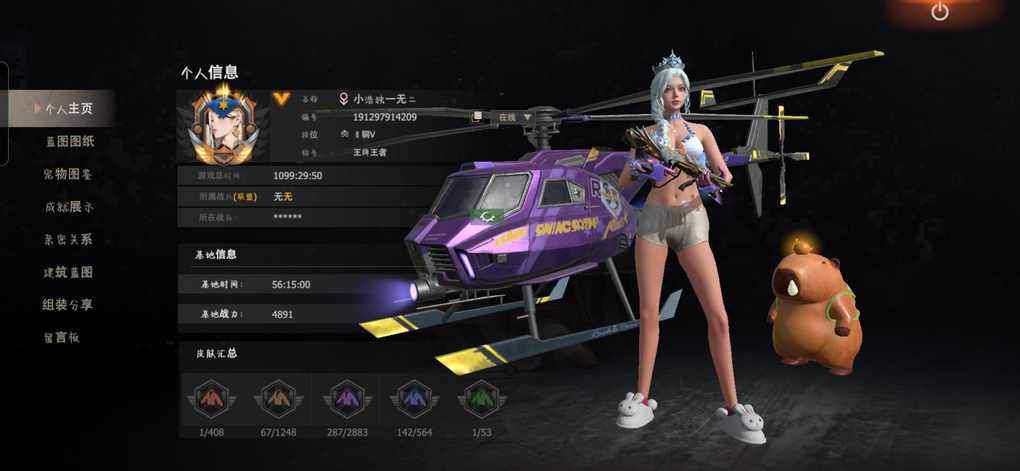Select the 个人主页 tab
Image resolution: width=1020 pixels, height=471 pixels.
(66, 108)
